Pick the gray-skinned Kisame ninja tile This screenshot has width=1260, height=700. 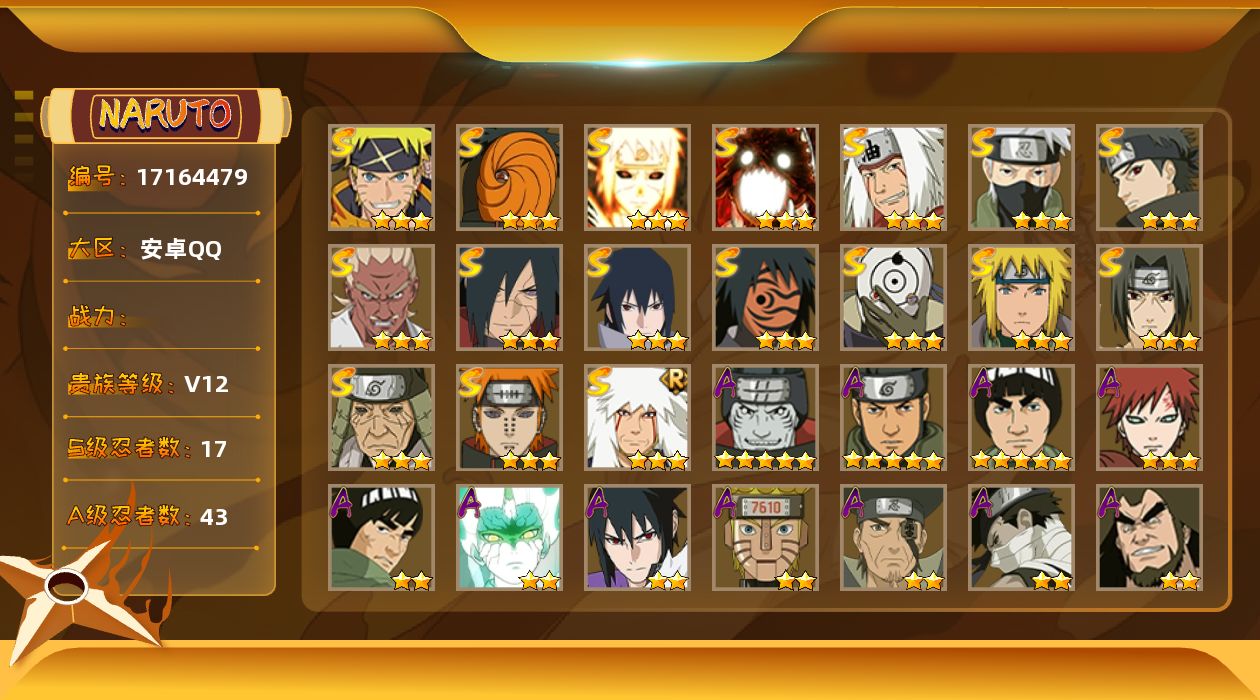point(765,417)
